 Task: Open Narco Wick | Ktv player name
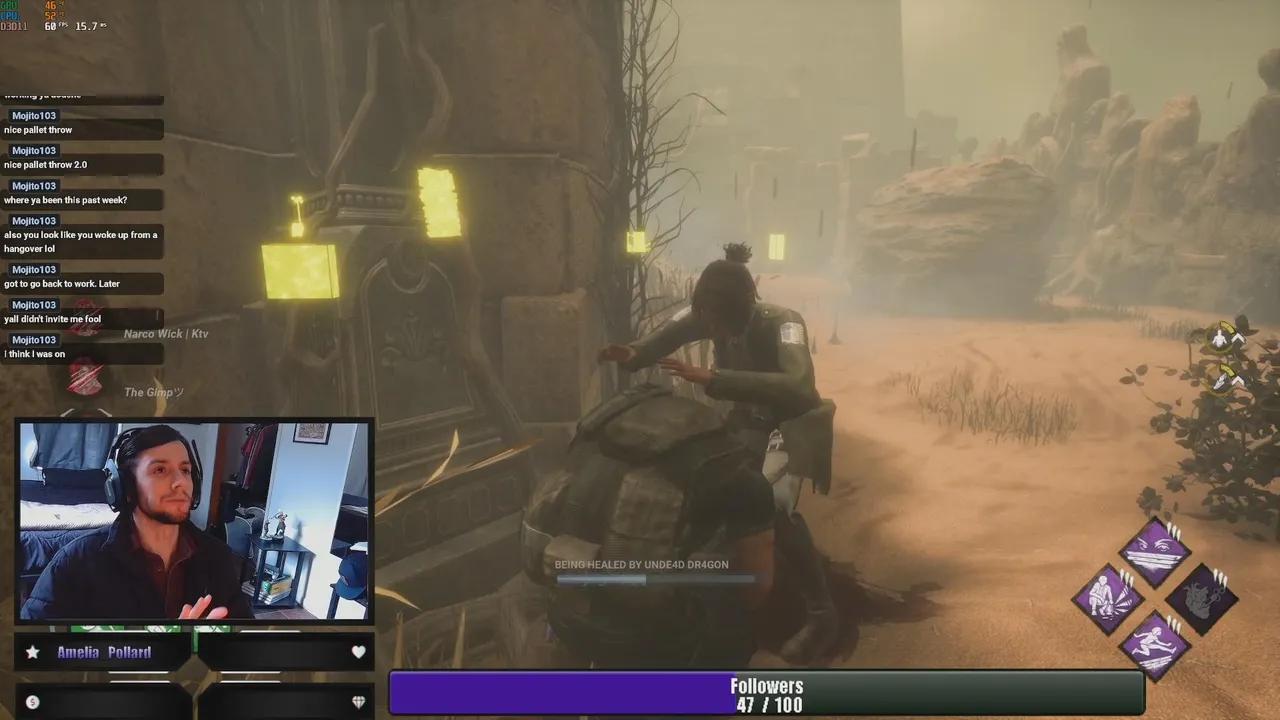(166, 333)
